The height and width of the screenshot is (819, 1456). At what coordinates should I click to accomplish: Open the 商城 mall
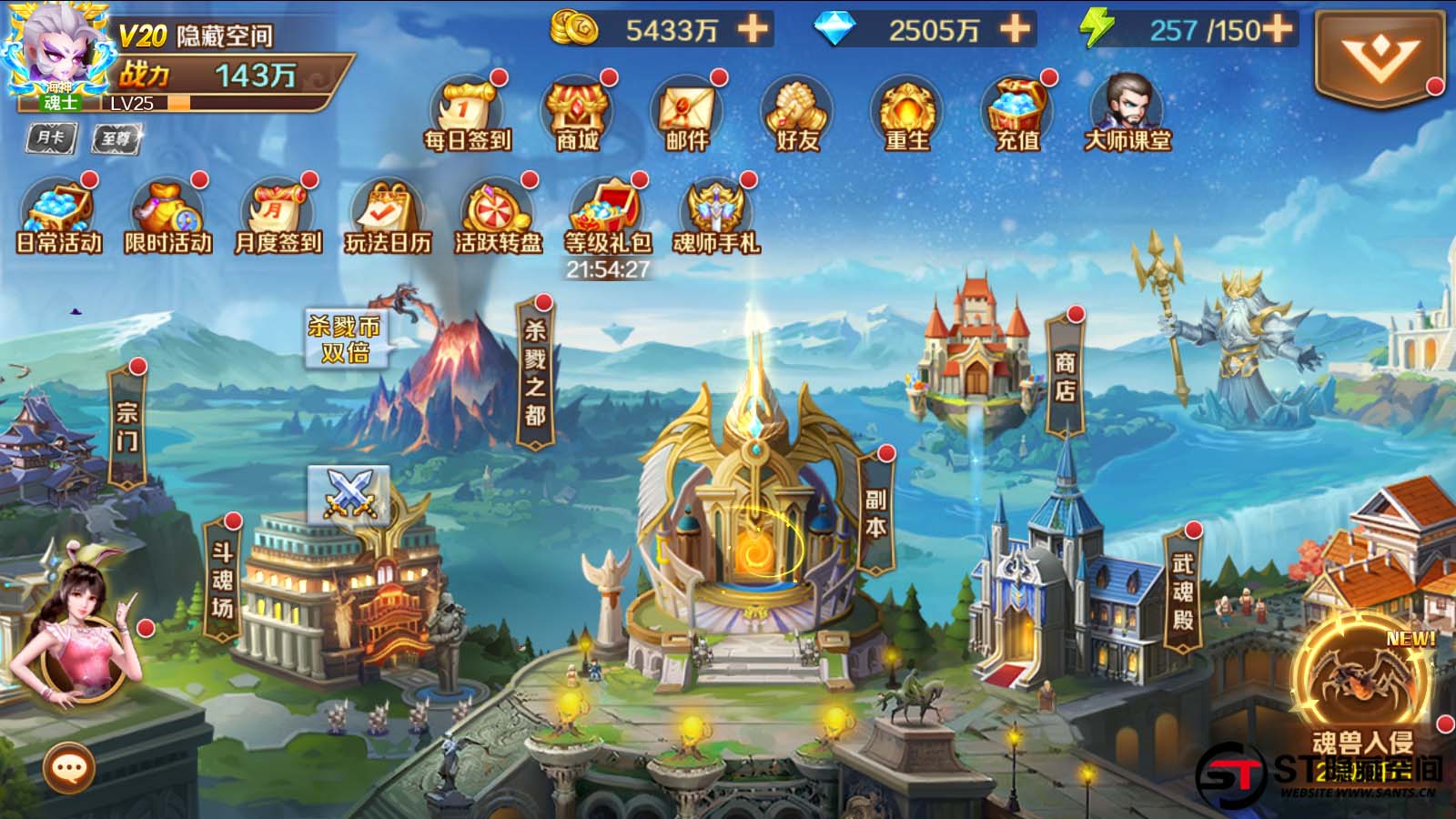tap(579, 114)
